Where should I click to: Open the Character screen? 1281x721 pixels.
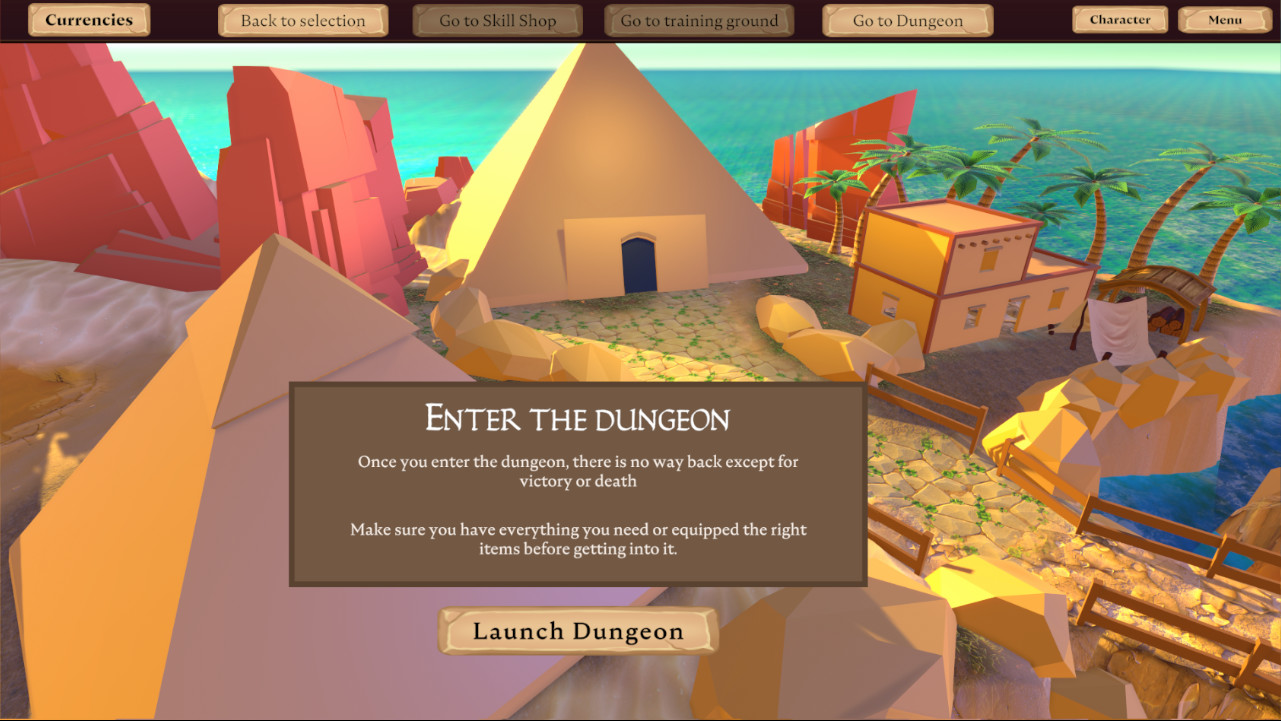click(x=1119, y=19)
